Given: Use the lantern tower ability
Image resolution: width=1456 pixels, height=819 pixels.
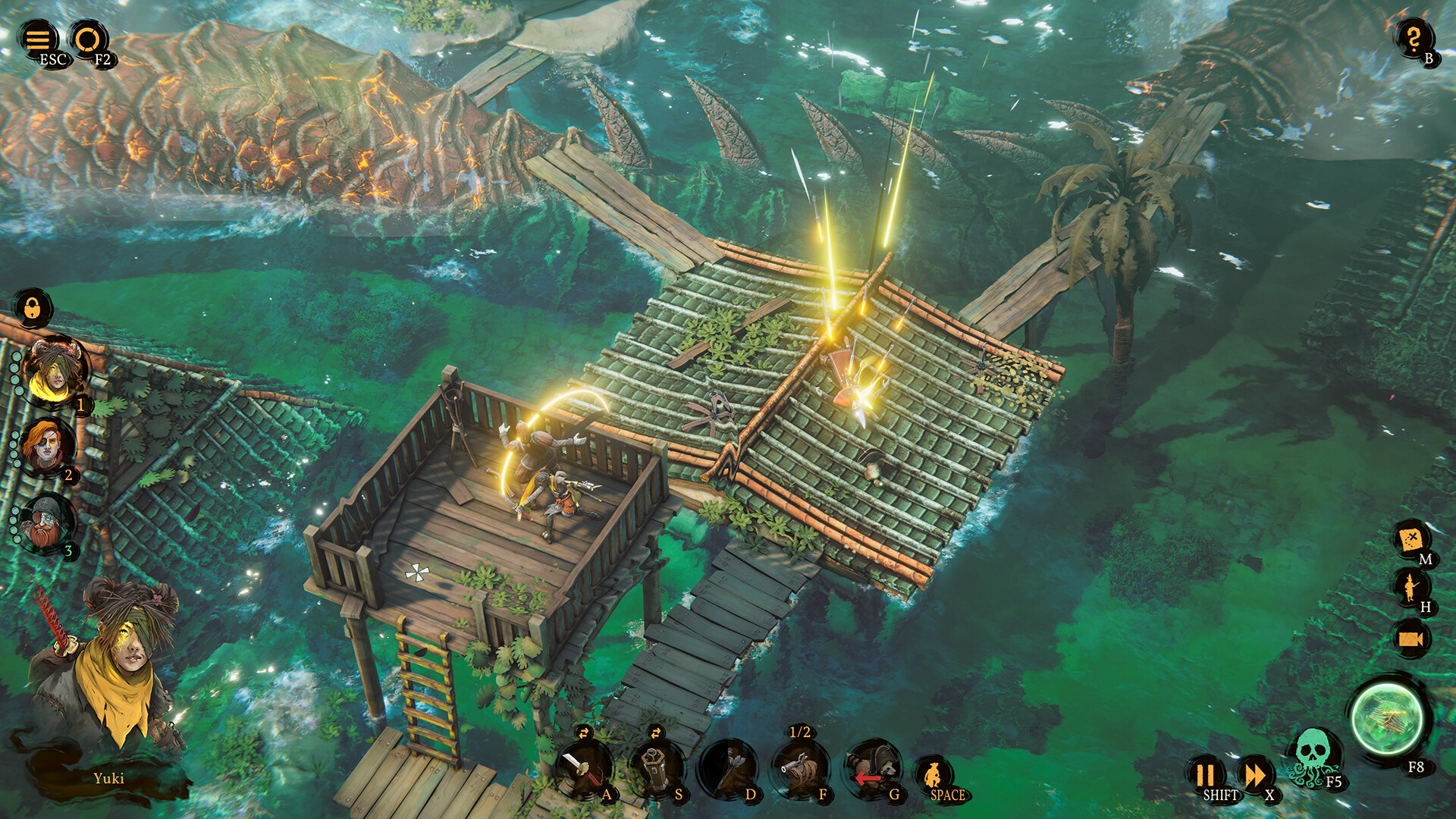Looking at the screenshot, I should (655, 767).
